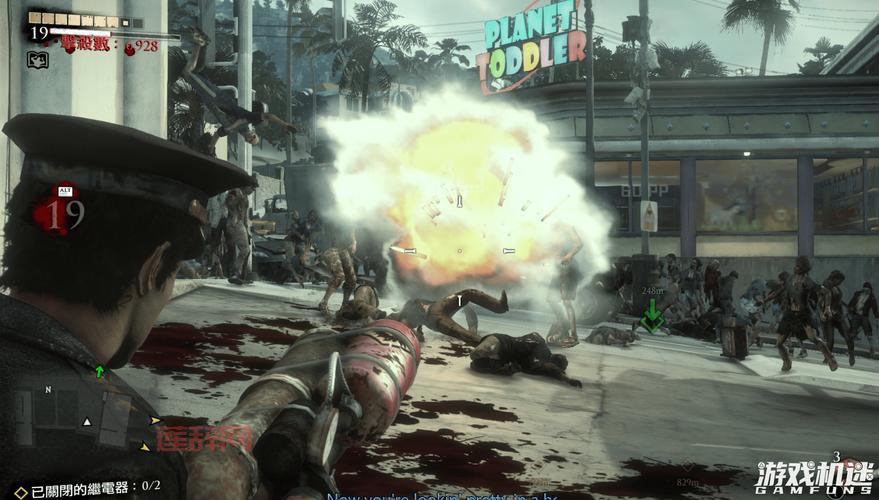Click the book icon under the level number

point(38,60)
